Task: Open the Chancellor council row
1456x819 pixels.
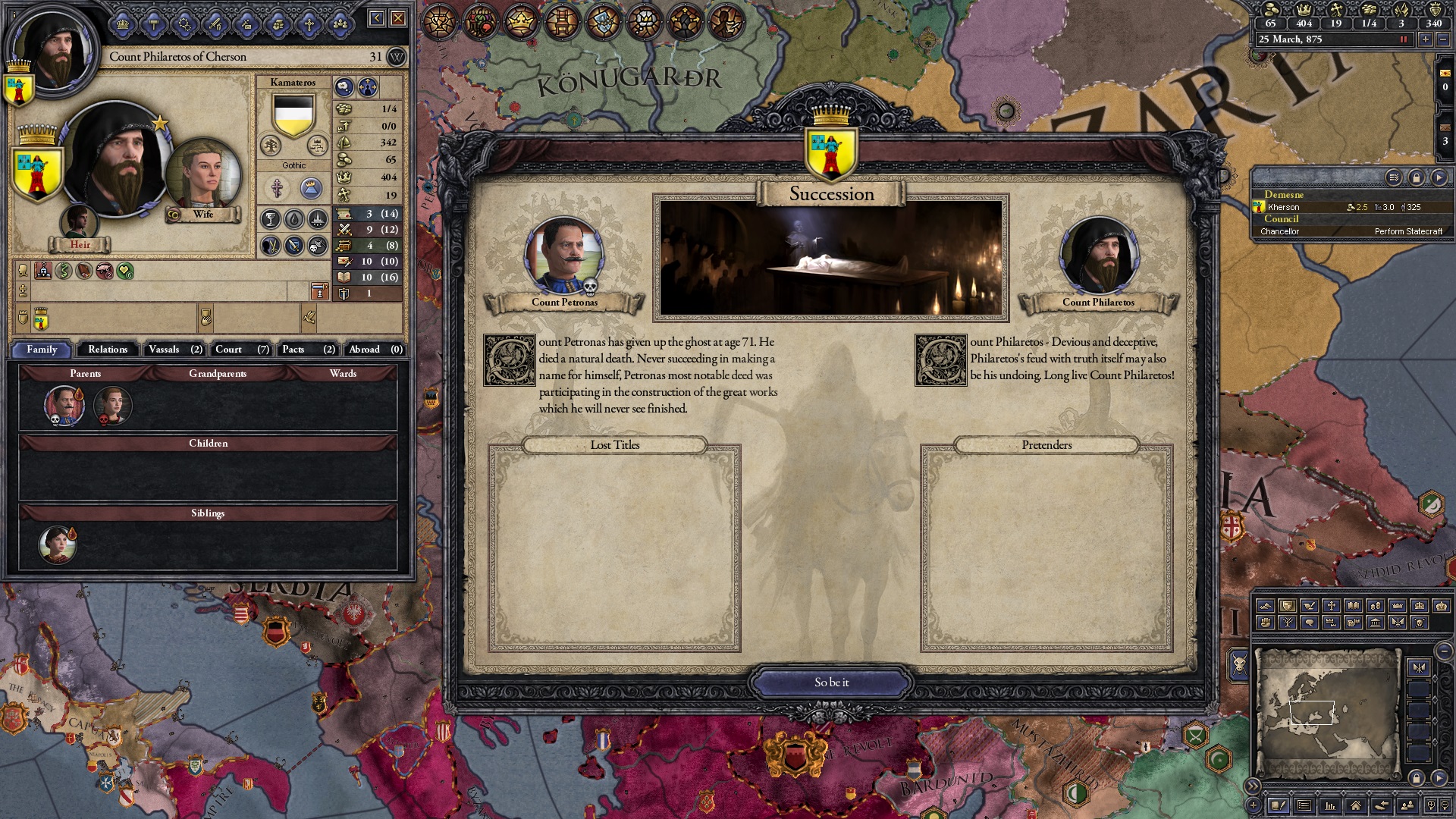Action: click(1350, 231)
